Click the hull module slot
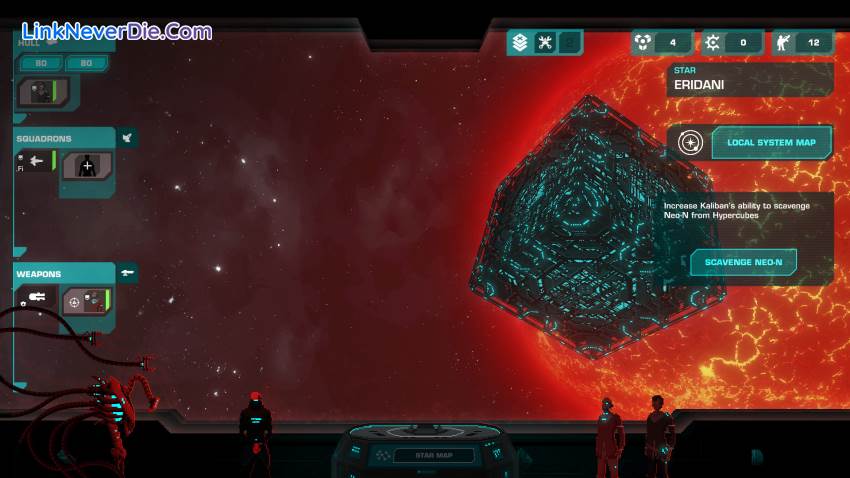The image size is (850, 478). tap(46, 92)
